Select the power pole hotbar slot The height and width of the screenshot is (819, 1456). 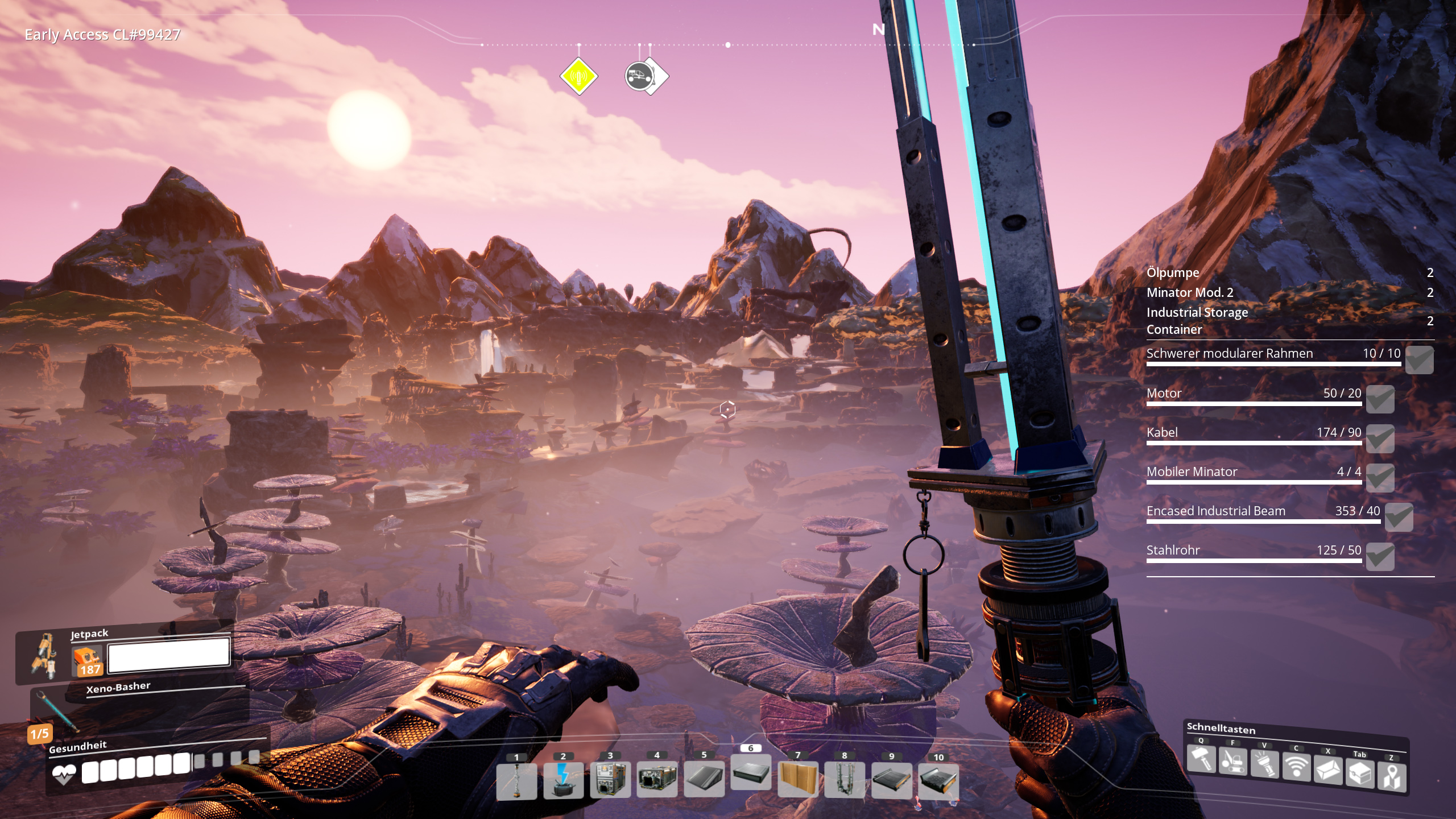click(x=516, y=780)
